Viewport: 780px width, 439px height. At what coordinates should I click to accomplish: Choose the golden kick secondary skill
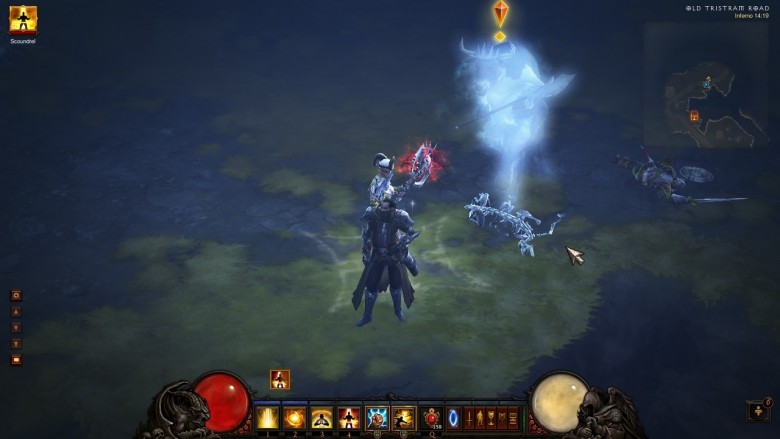(404, 417)
